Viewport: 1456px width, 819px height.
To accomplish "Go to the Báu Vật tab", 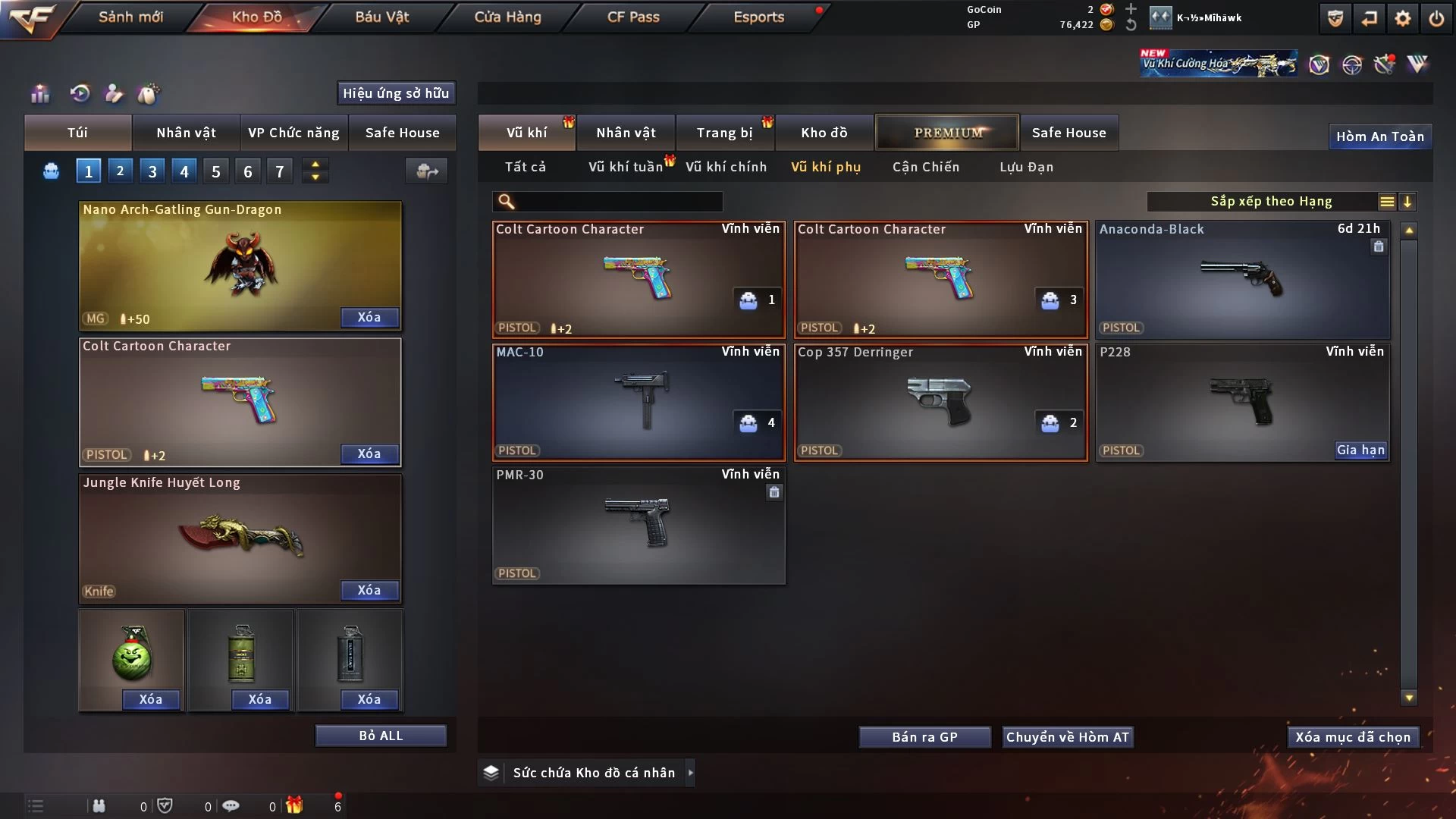I will point(381,17).
